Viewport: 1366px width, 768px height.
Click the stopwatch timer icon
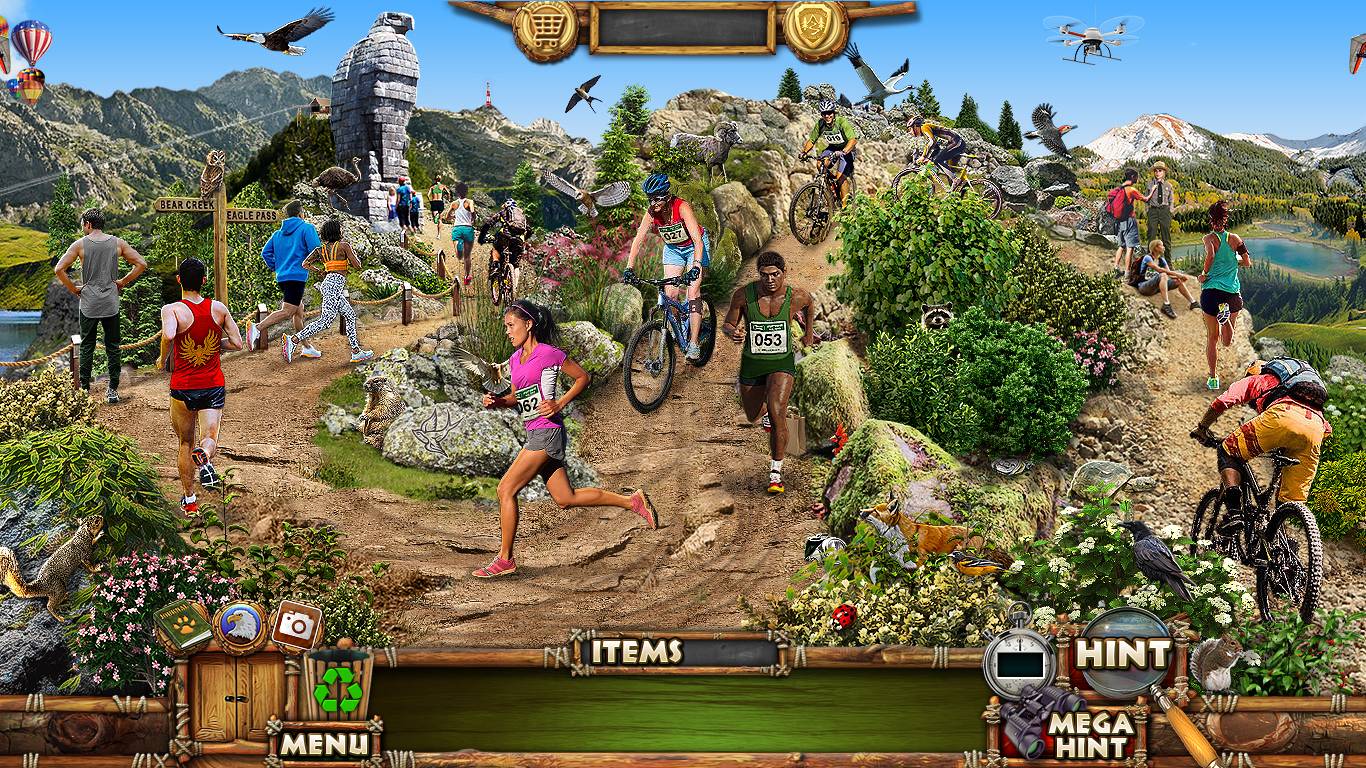coord(1019,661)
